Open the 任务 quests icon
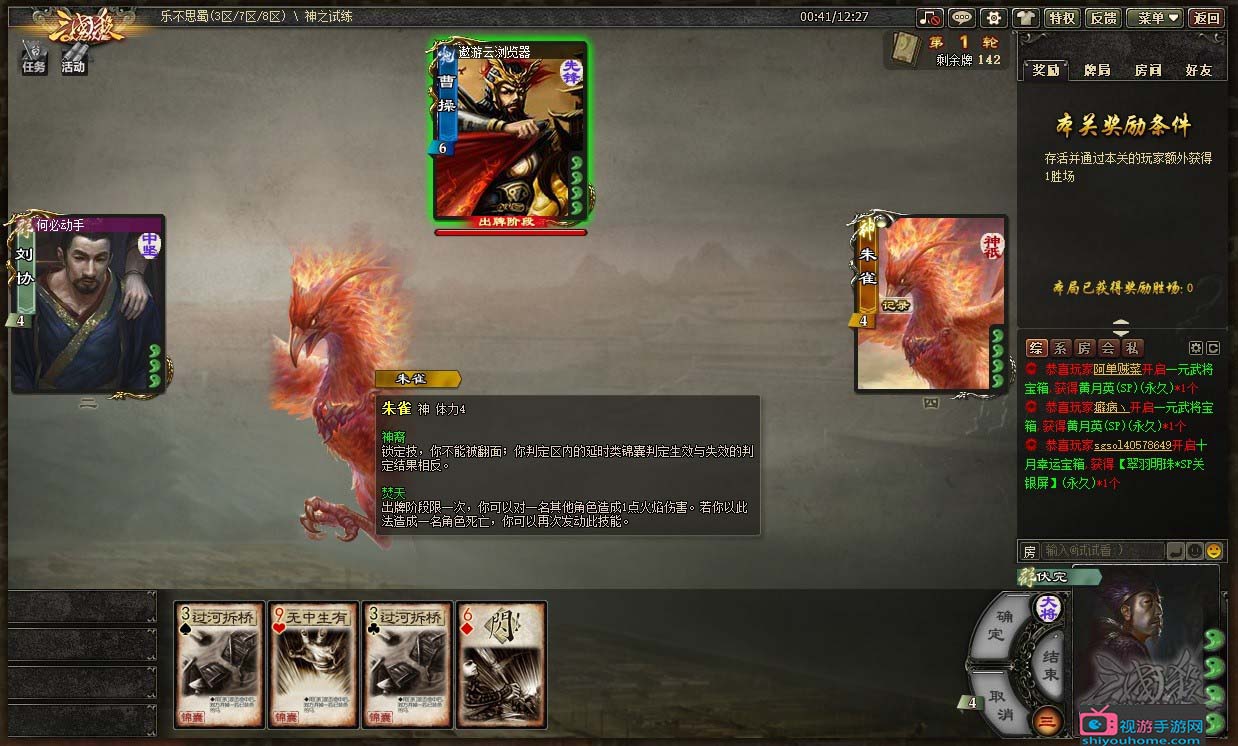Viewport: 1238px width, 746px height. pos(34,57)
